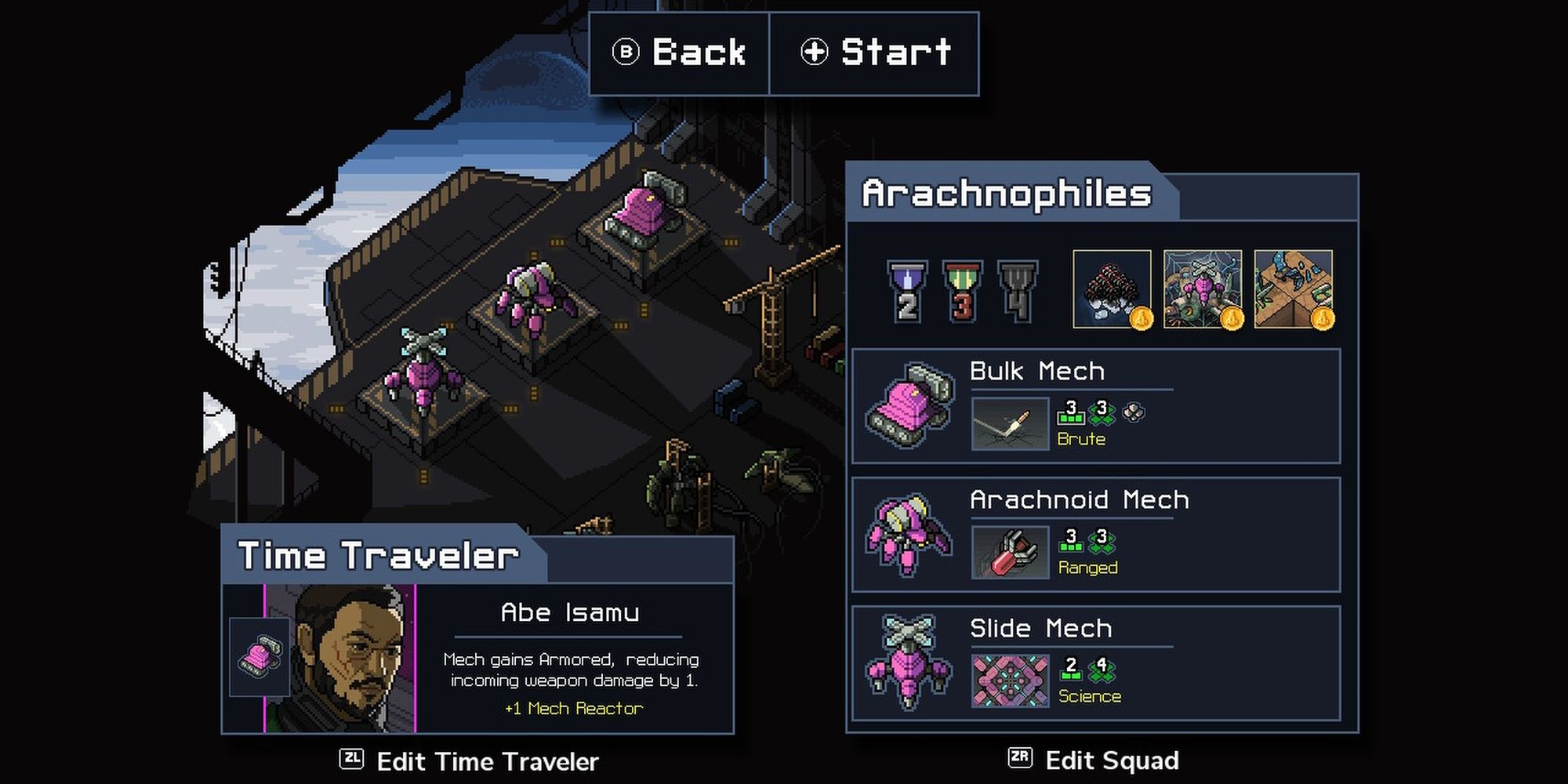Select the Bulk Mech sprite icon
The image size is (1568, 784).
[x=913, y=408]
